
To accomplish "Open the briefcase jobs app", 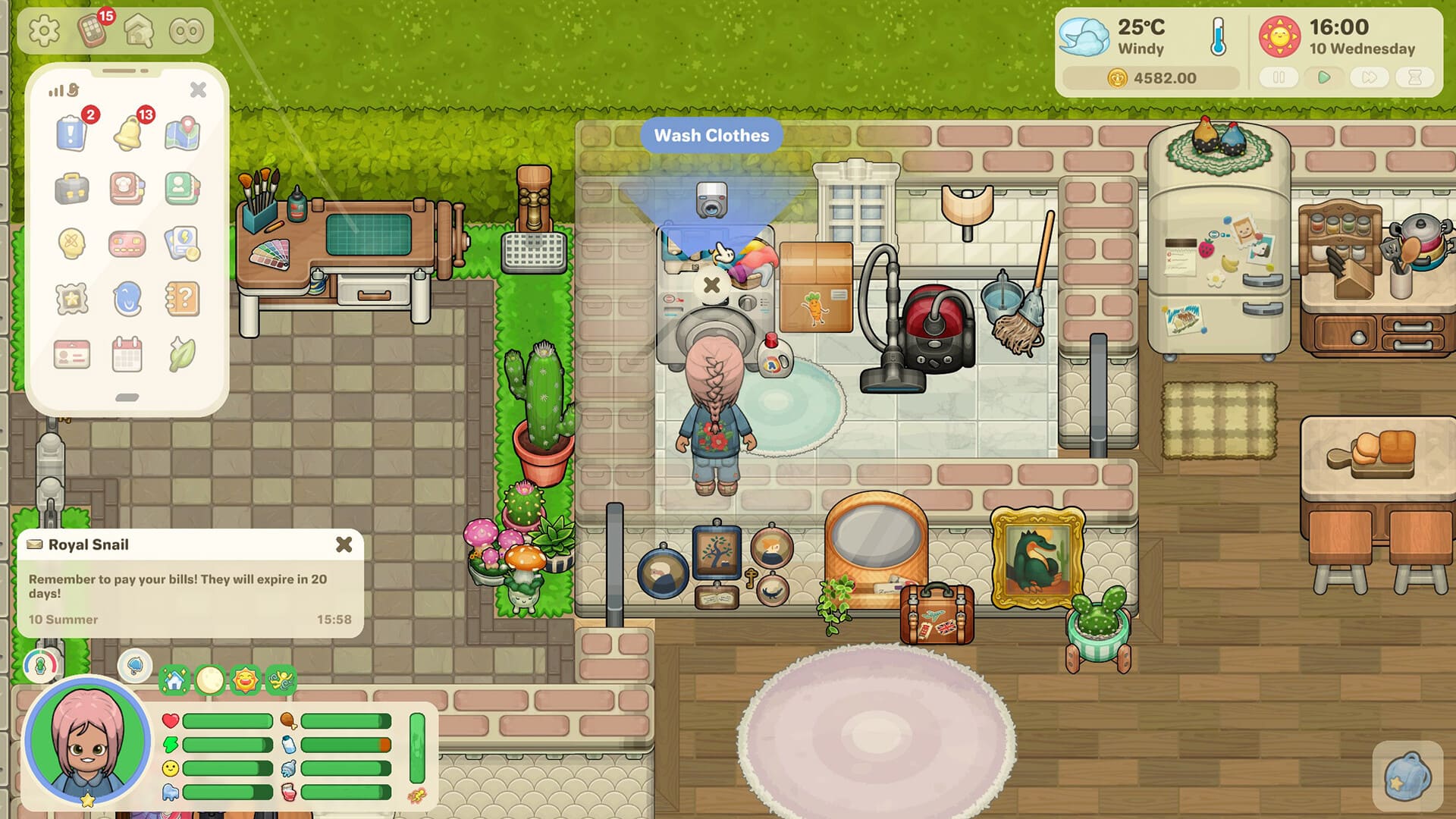I will (x=72, y=189).
